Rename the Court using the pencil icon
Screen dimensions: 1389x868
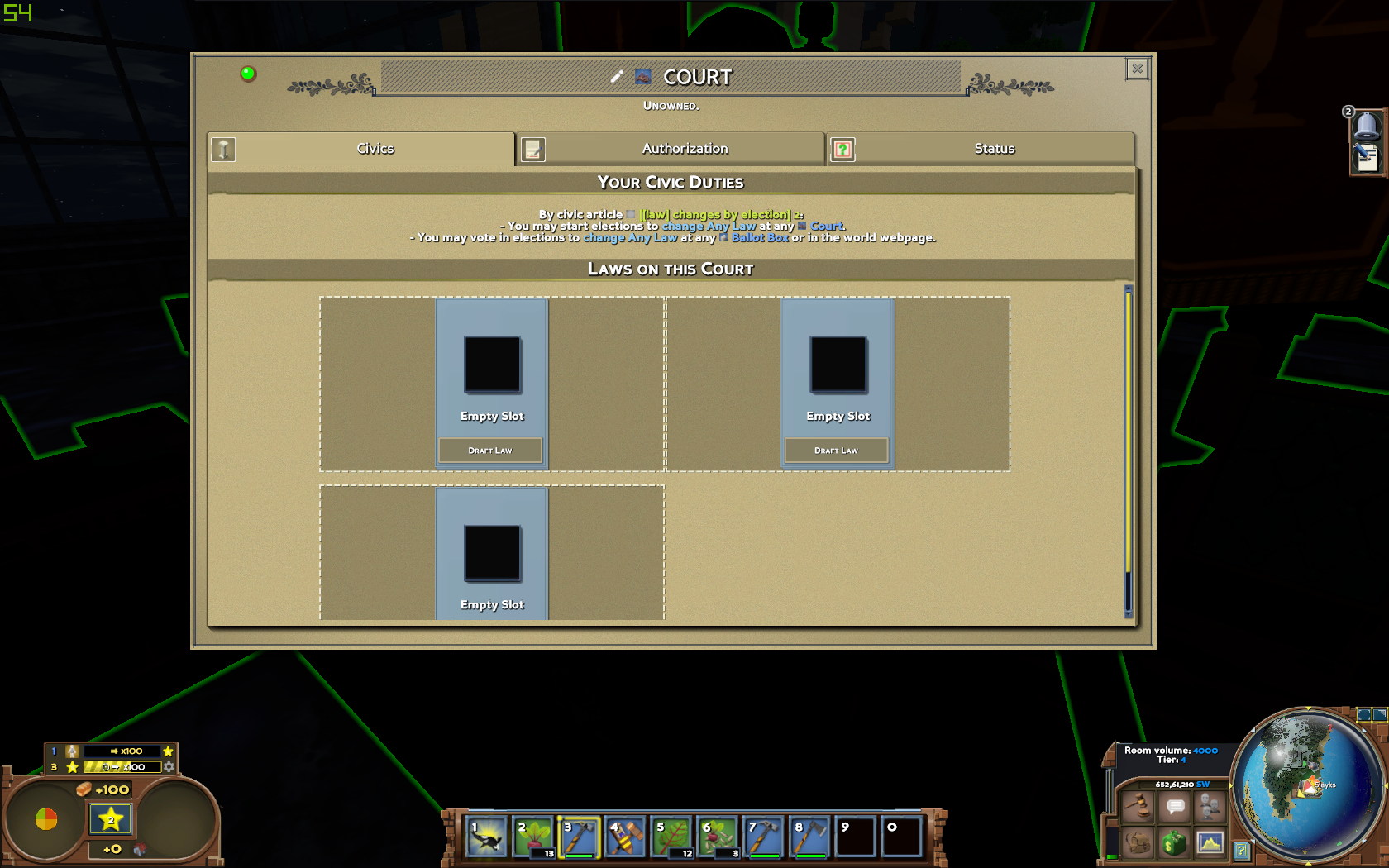coord(616,75)
